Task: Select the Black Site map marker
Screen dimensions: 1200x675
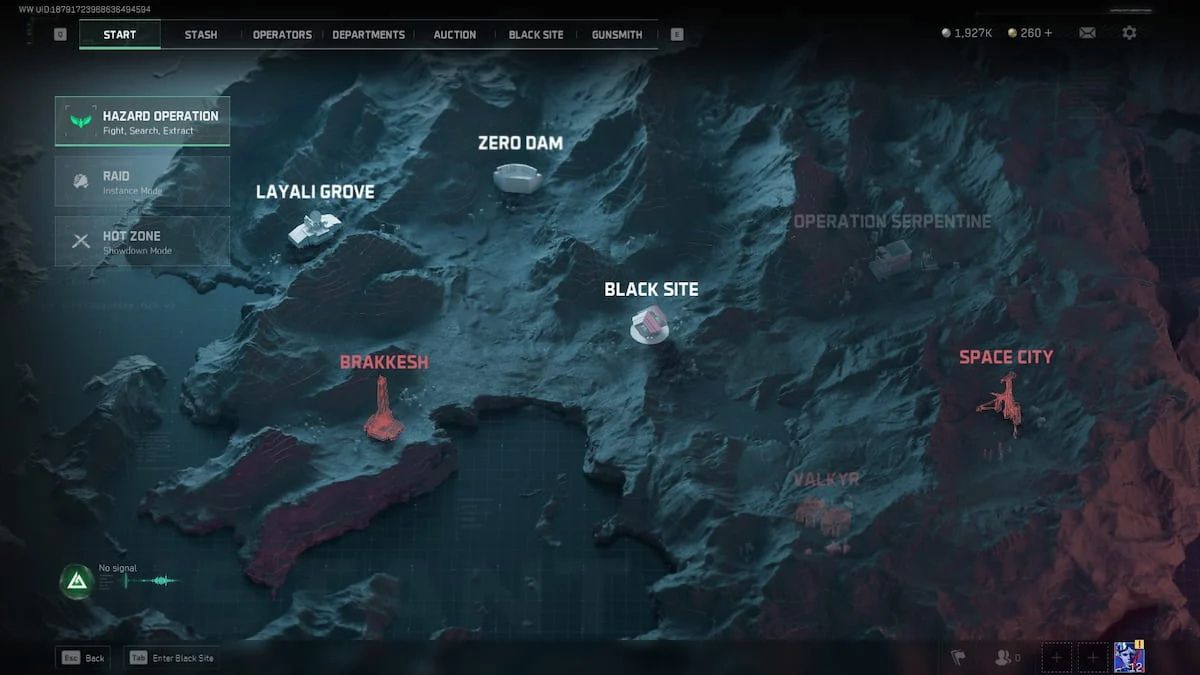Action: click(649, 324)
